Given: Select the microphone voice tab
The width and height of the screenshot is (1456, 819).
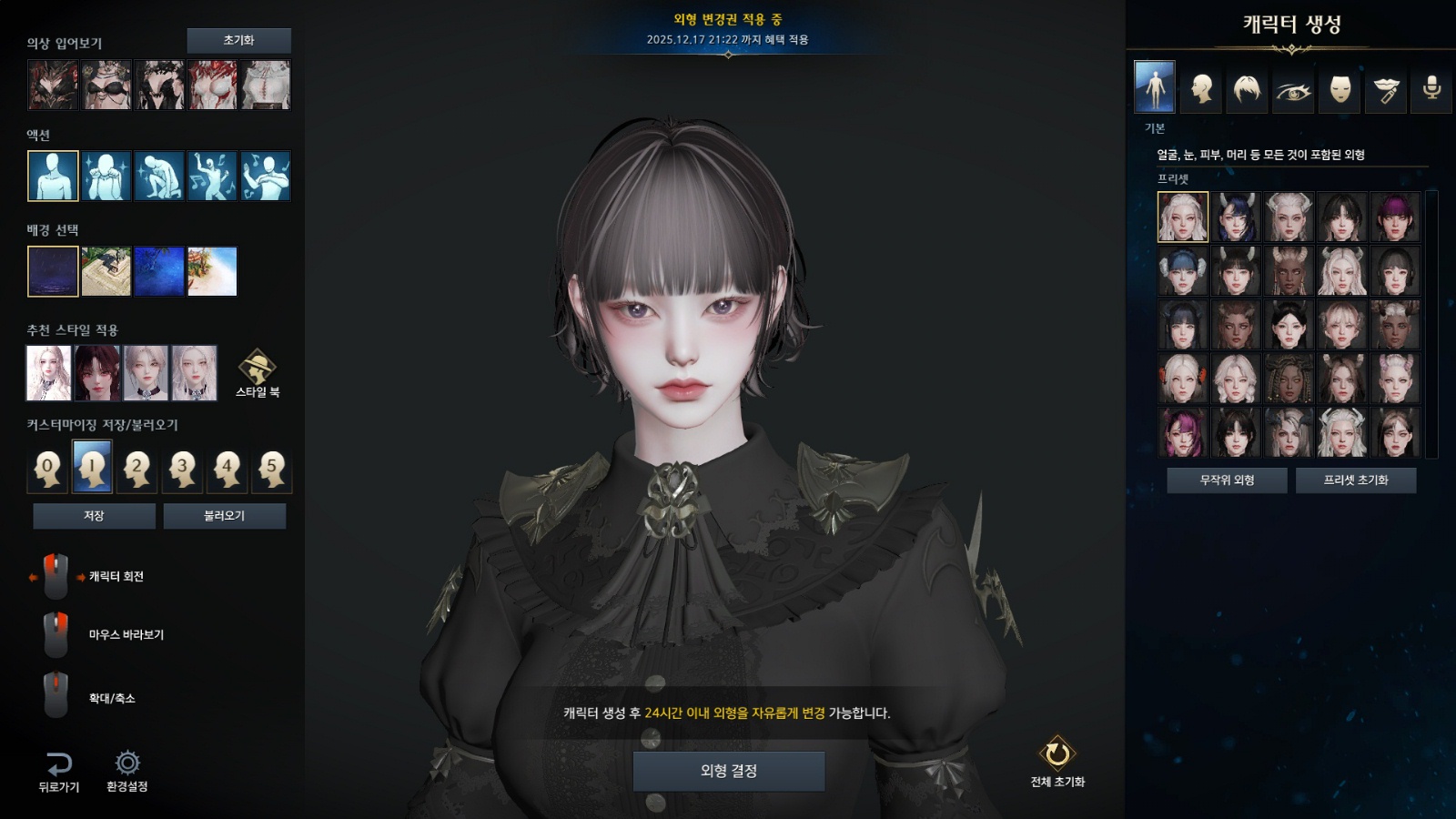Looking at the screenshot, I should click(x=1431, y=88).
